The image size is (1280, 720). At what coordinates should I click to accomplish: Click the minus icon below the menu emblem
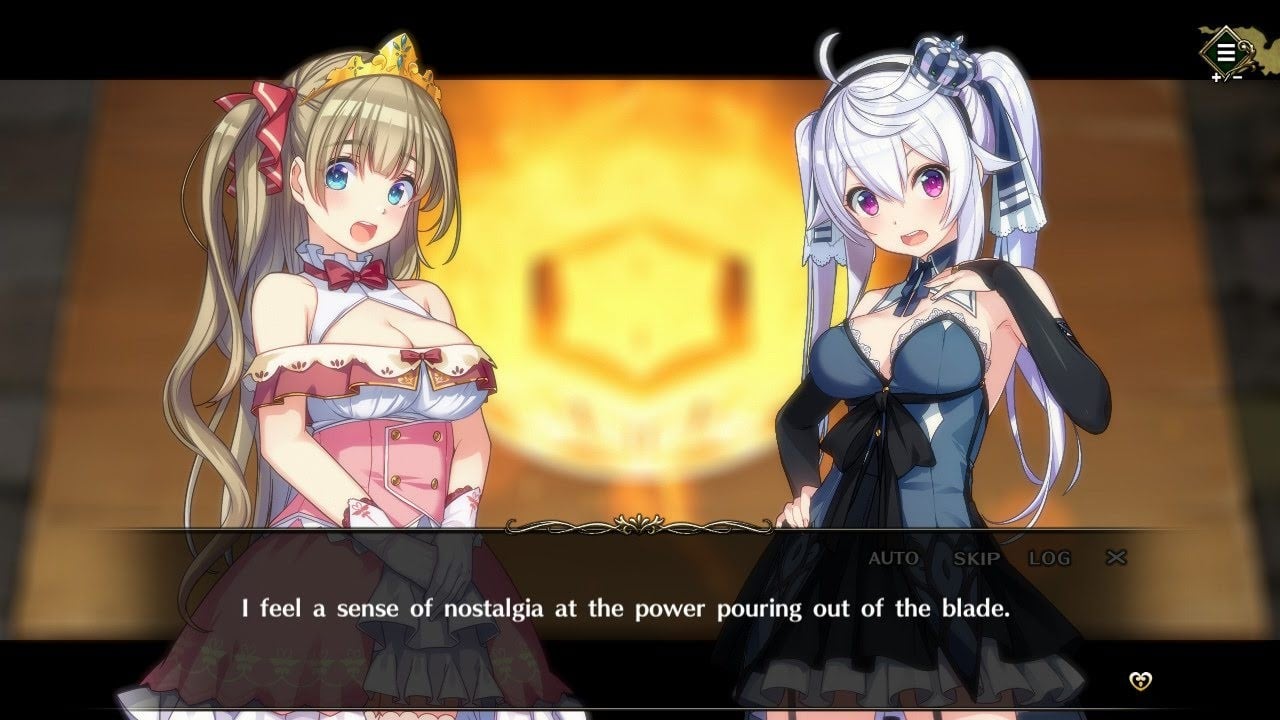click(x=1238, y=77)
